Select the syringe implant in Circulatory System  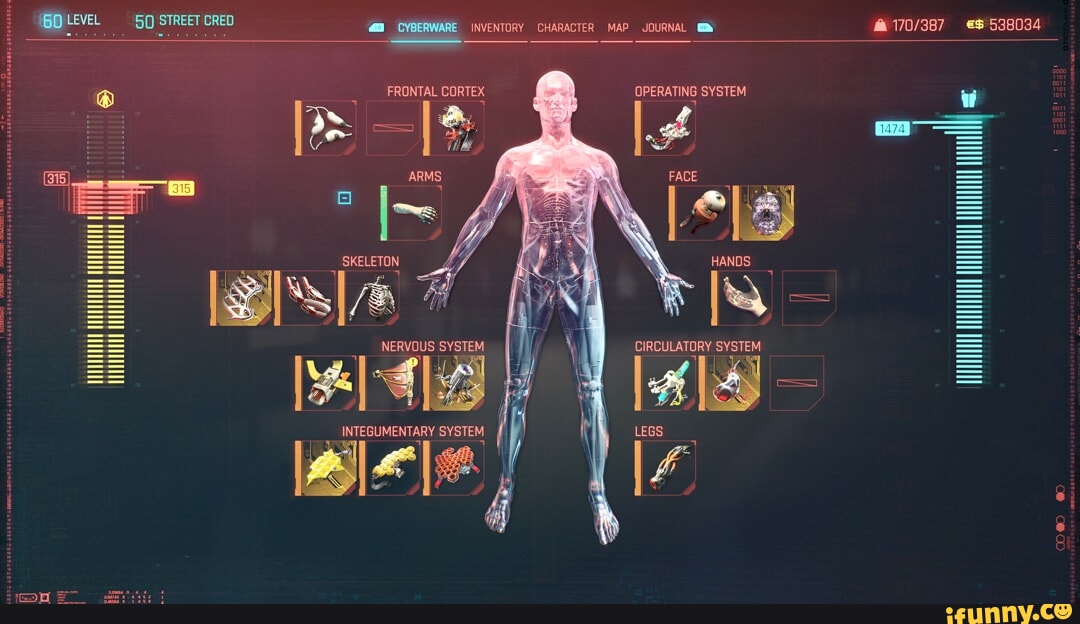tap(666, 383)
